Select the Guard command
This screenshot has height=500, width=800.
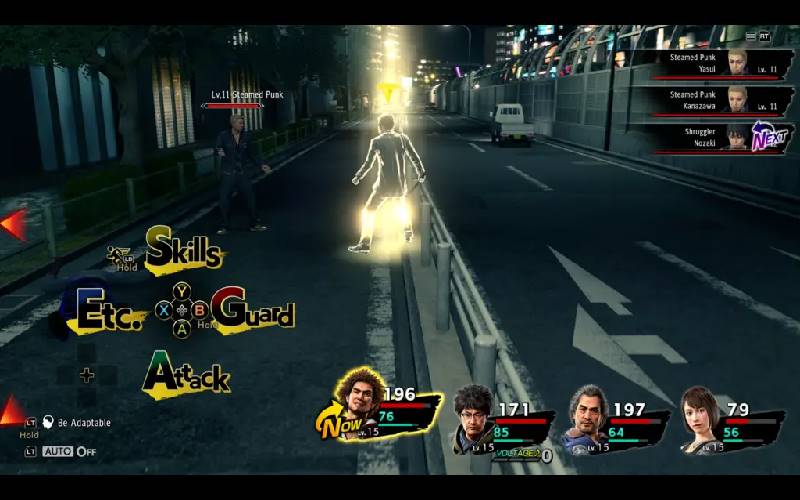253,311
